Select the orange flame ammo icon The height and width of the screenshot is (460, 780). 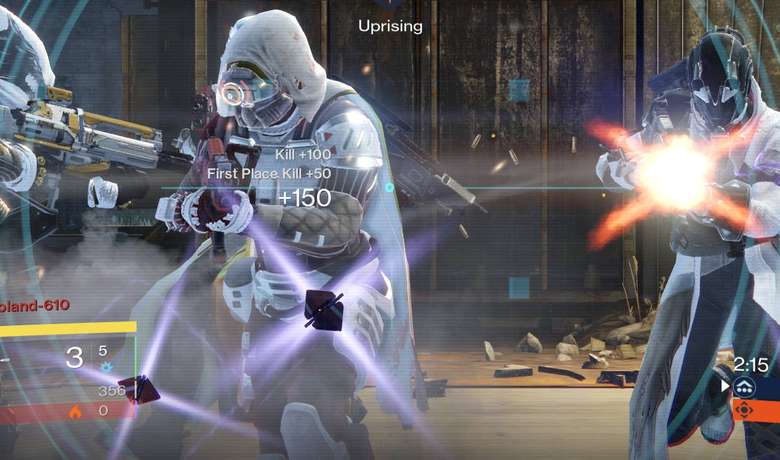(x=76, y=410)
